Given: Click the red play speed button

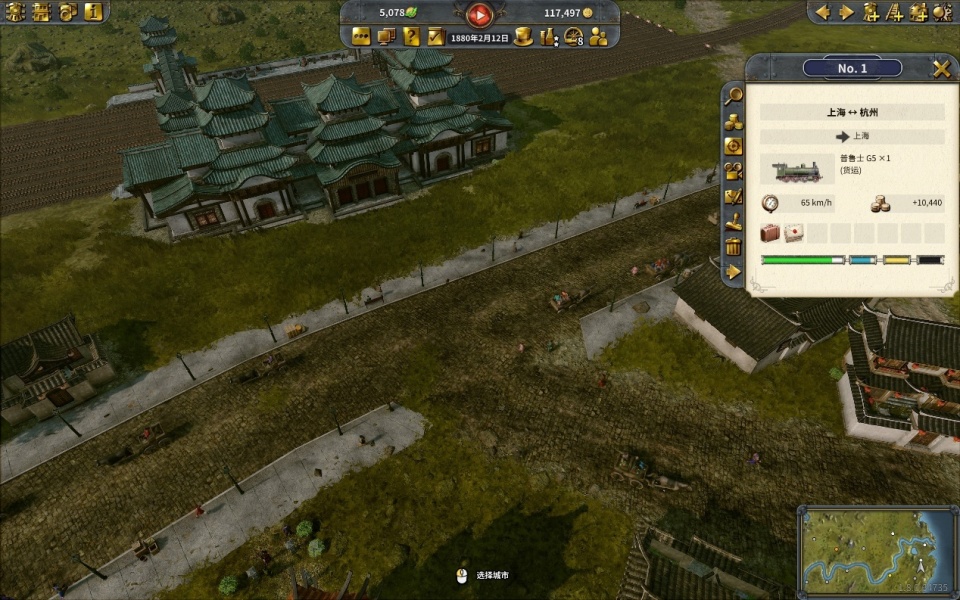Looking at the screenshot, I should pyautogui.click(x=480, y=14).
